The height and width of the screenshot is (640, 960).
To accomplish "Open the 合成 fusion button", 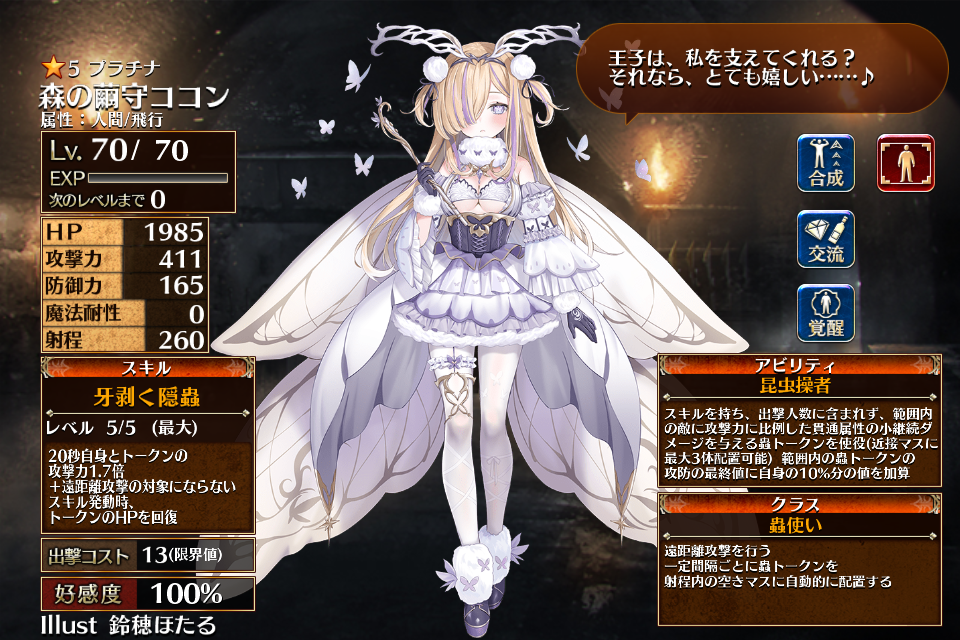I will 826,164.
